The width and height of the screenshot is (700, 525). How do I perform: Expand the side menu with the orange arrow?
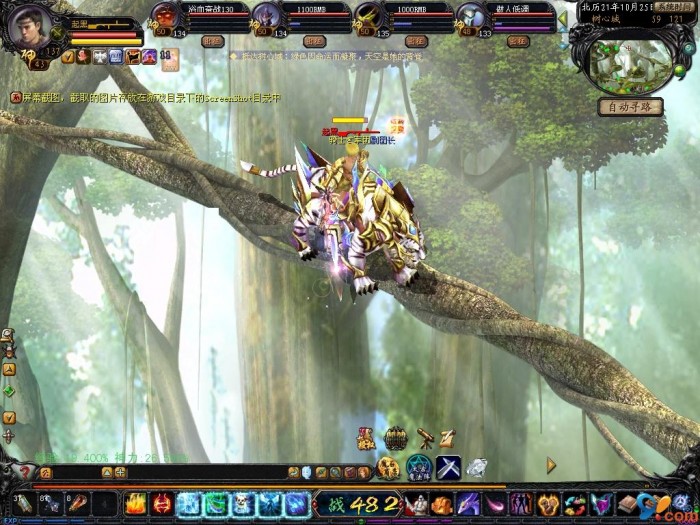(x=551, y=465)
